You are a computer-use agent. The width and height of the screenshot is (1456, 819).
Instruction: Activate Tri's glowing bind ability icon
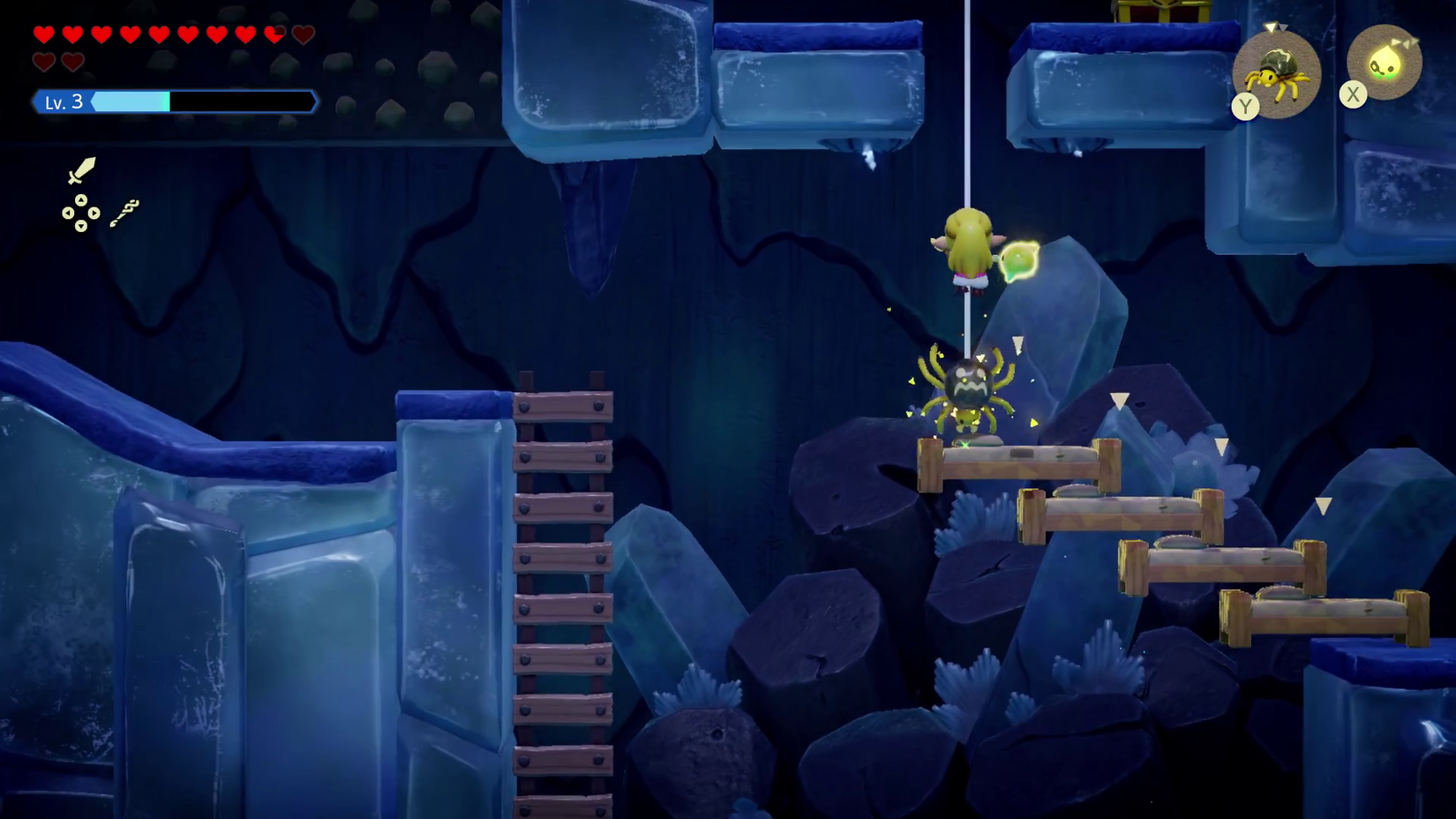pyautogui.click(x=1384, y=62)
